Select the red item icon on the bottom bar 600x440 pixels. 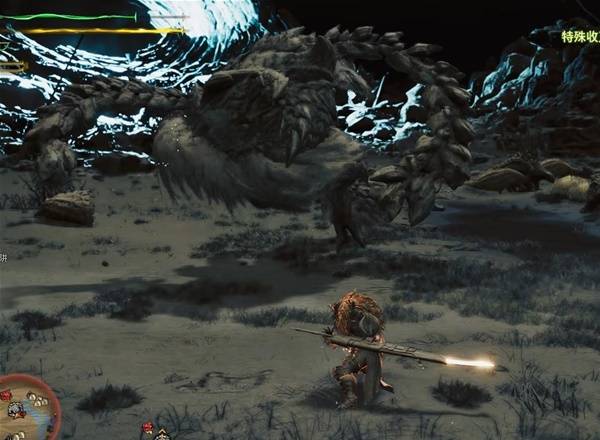pos(148,428)
